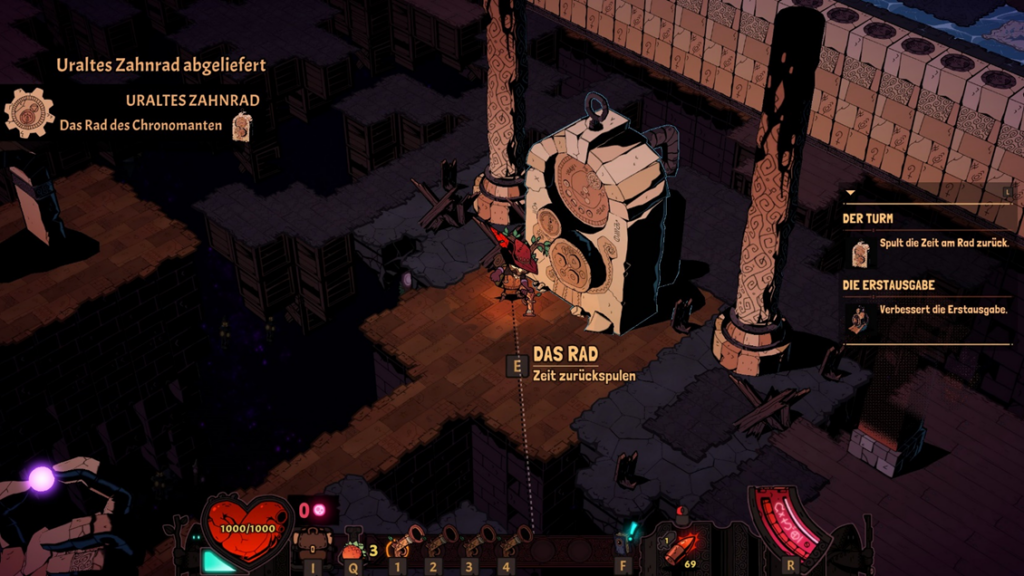Select the Der Turm quest entry
This screenshot has height=576, width=1024.
[x=865, y=218]
